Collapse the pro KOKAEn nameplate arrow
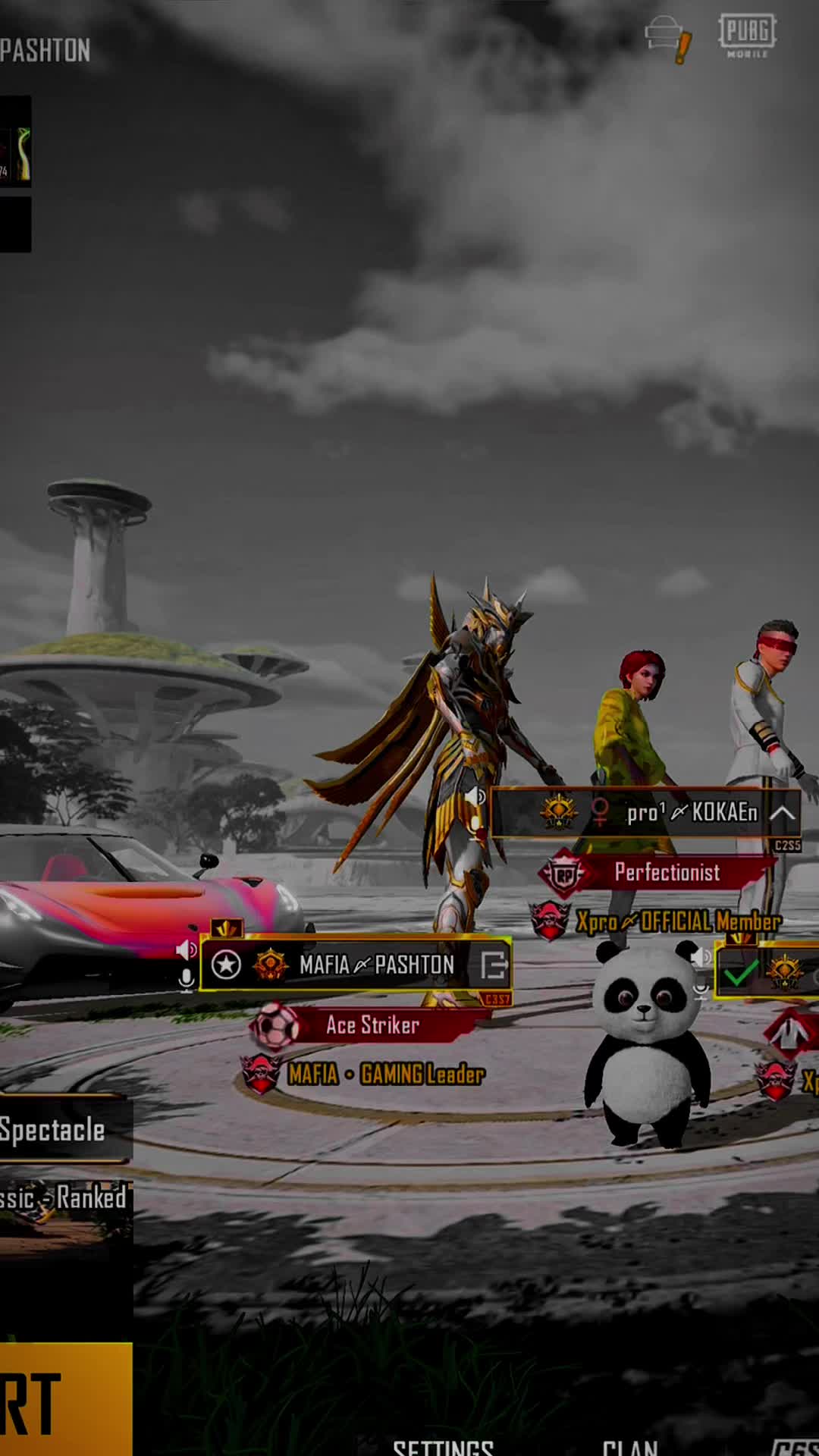Viewport: 819px width, 1456px height. pyautogui.click(x=782, y=813)
